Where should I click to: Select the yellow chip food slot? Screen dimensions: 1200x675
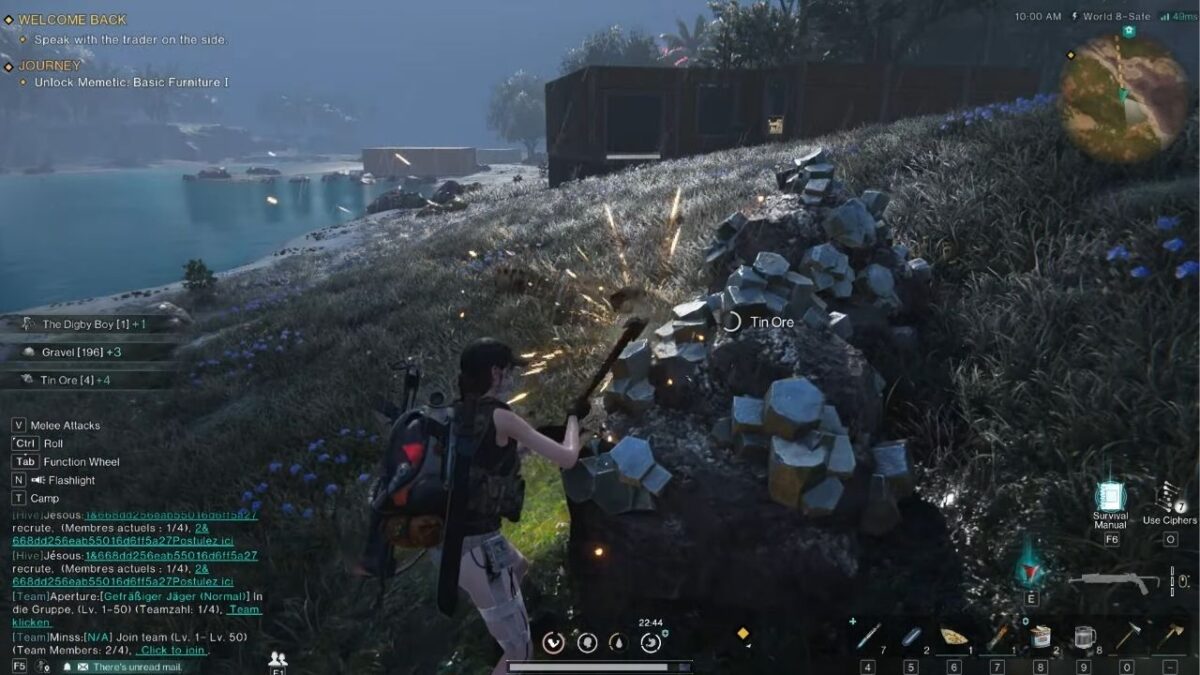953,637
